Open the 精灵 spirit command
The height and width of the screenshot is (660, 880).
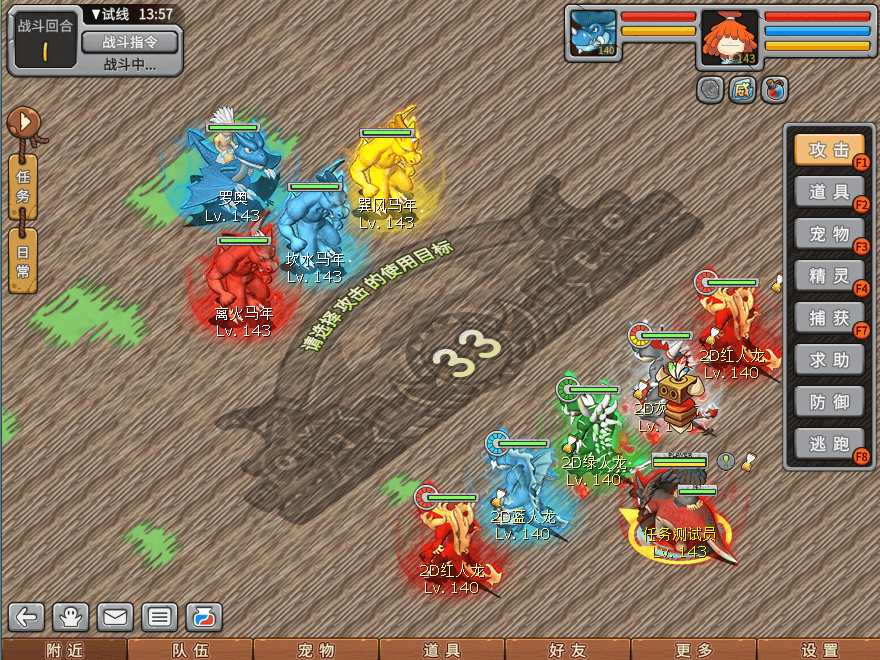829,276
